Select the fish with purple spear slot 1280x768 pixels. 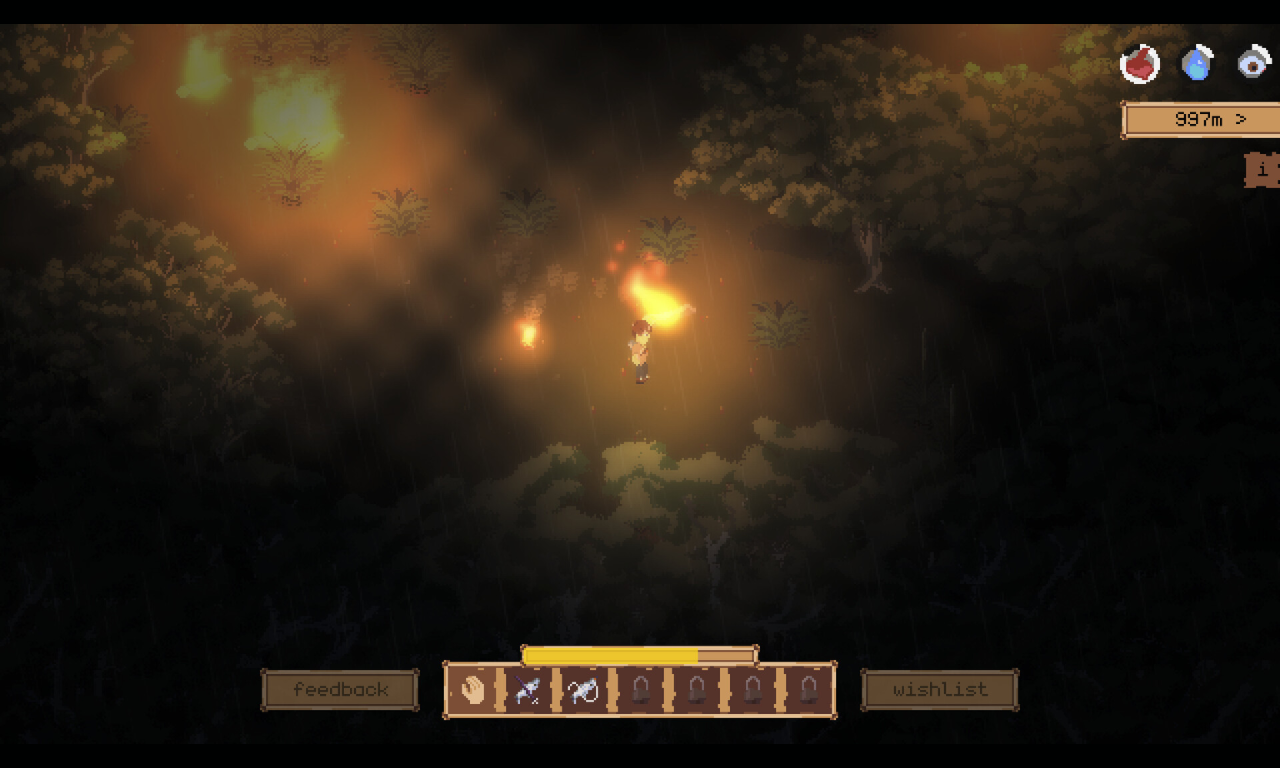528,690
